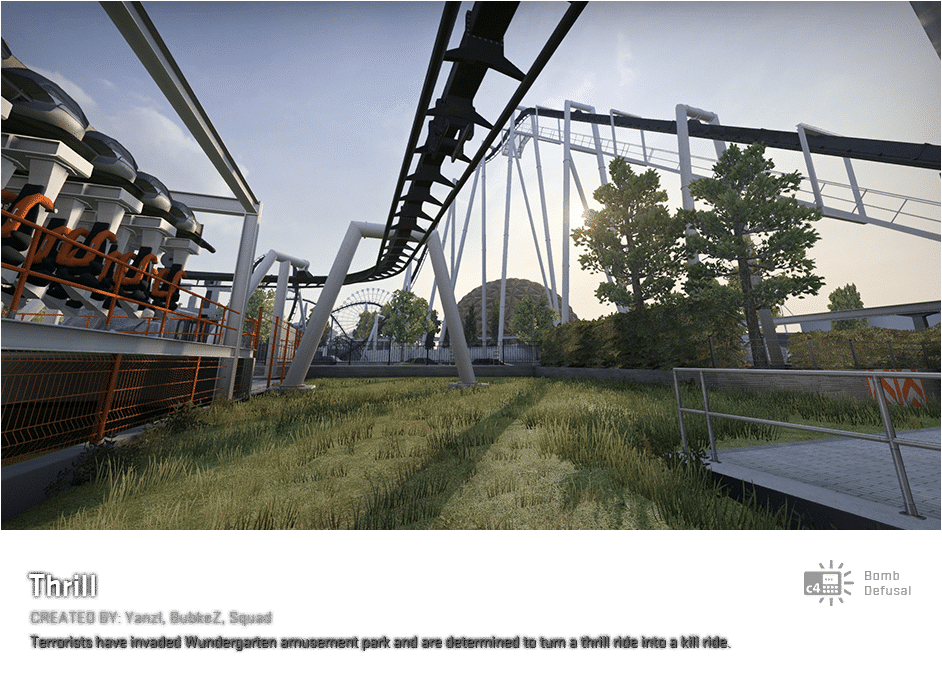Click the Bomb Defusal mode icon
The height and width of the screenshot is (682, 942).
[x=828, y=583]
